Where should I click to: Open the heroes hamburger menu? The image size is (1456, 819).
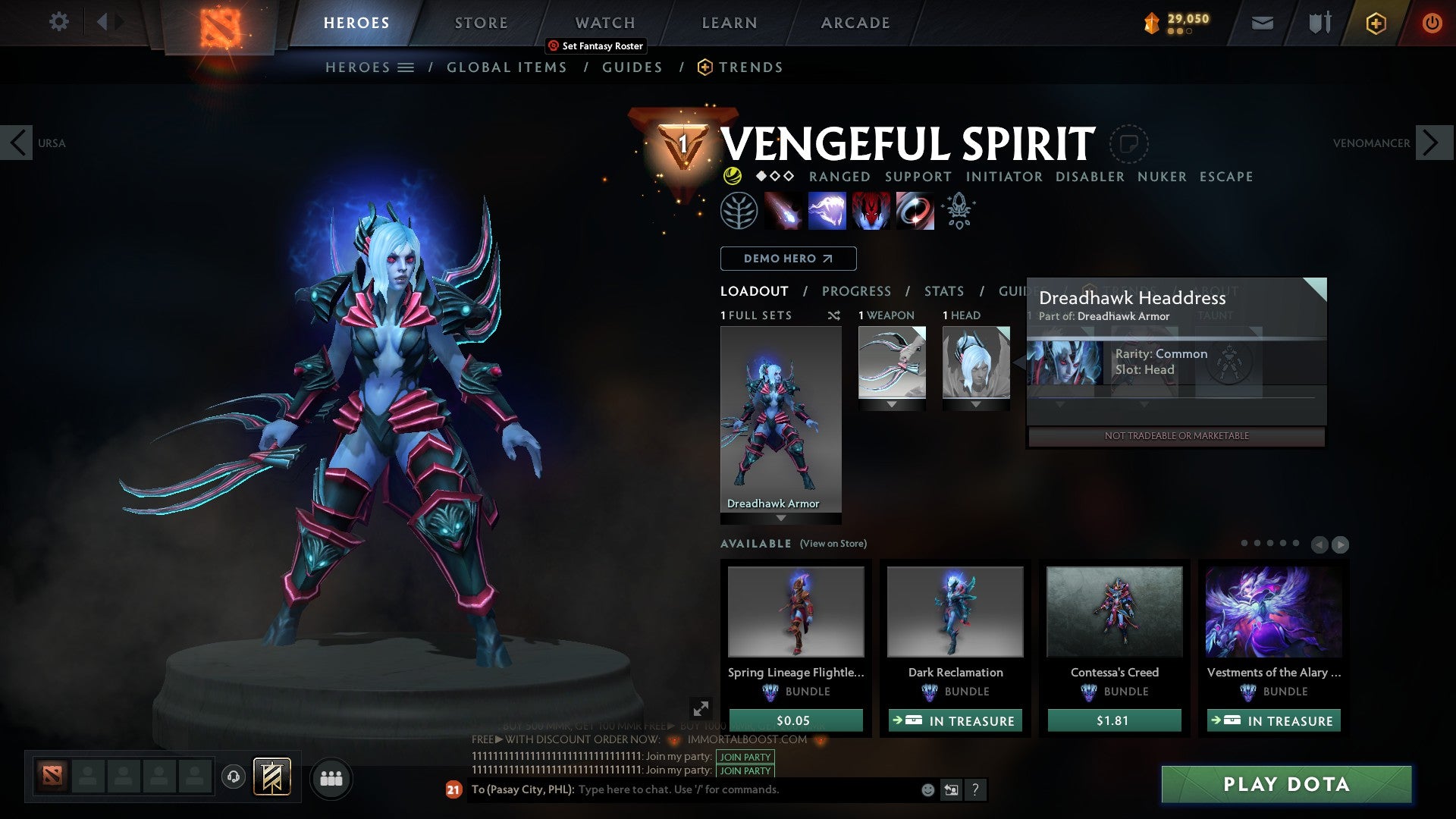coord(404,67)
